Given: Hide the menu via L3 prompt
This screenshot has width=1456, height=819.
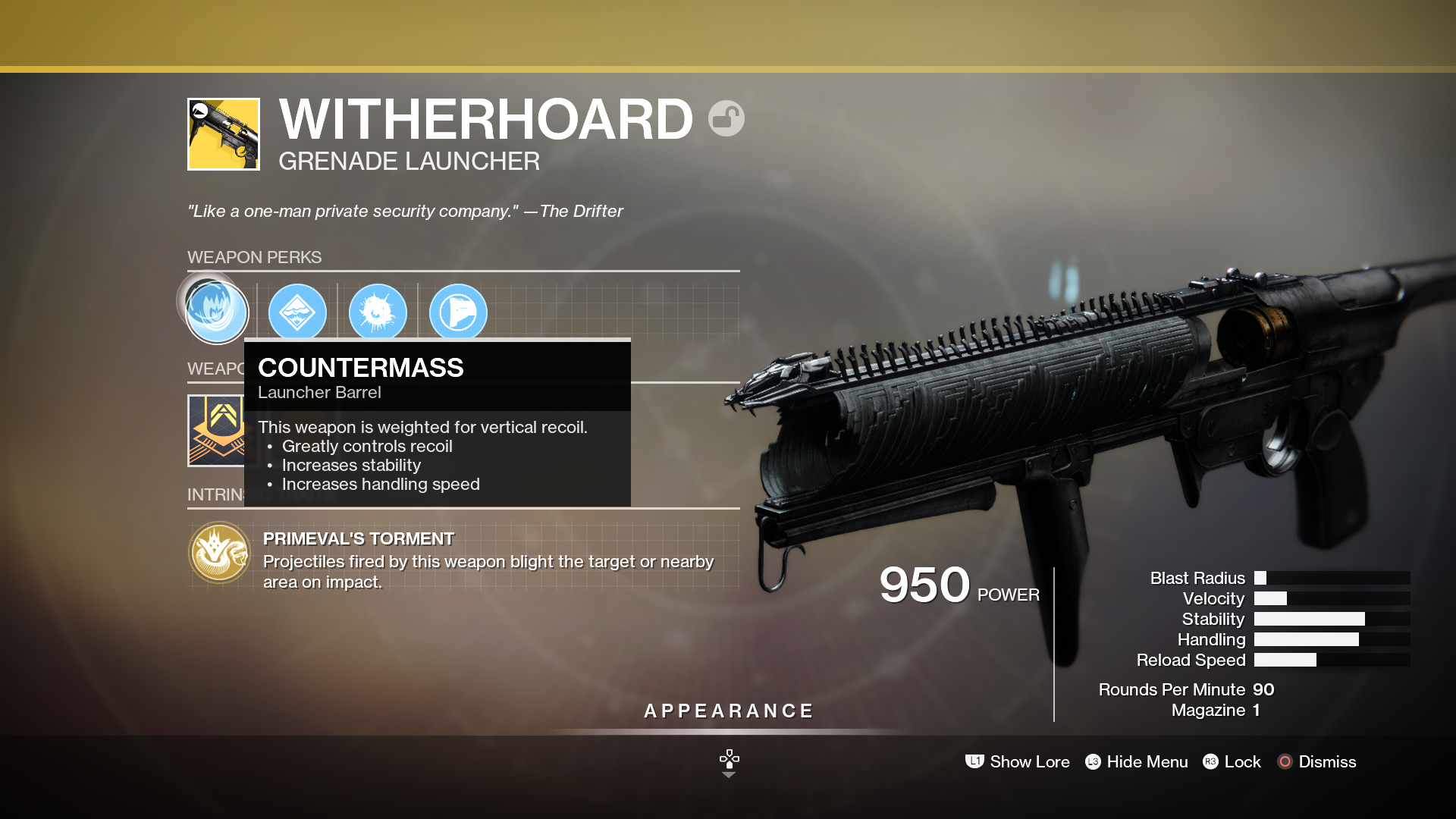Looking at the screenshot, I should [x=1135, y=761].
